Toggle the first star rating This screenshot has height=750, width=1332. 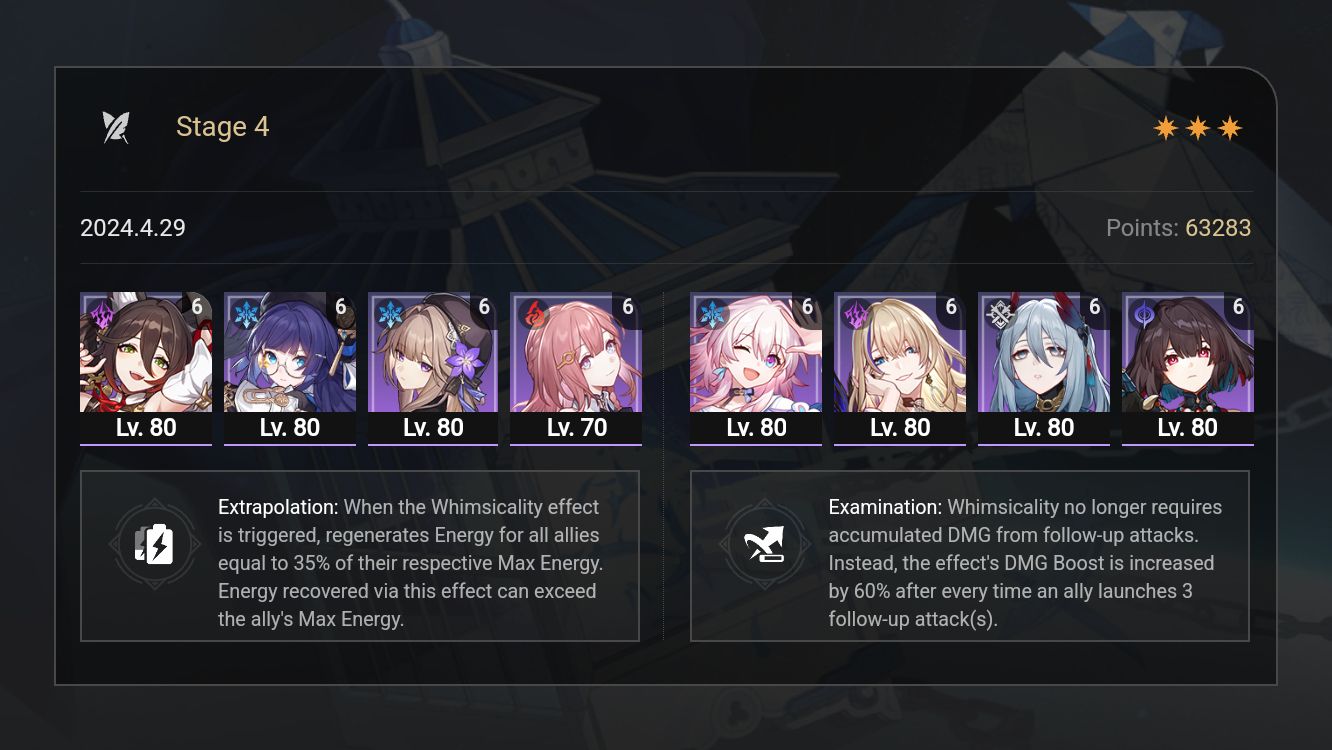(1166, 127)
